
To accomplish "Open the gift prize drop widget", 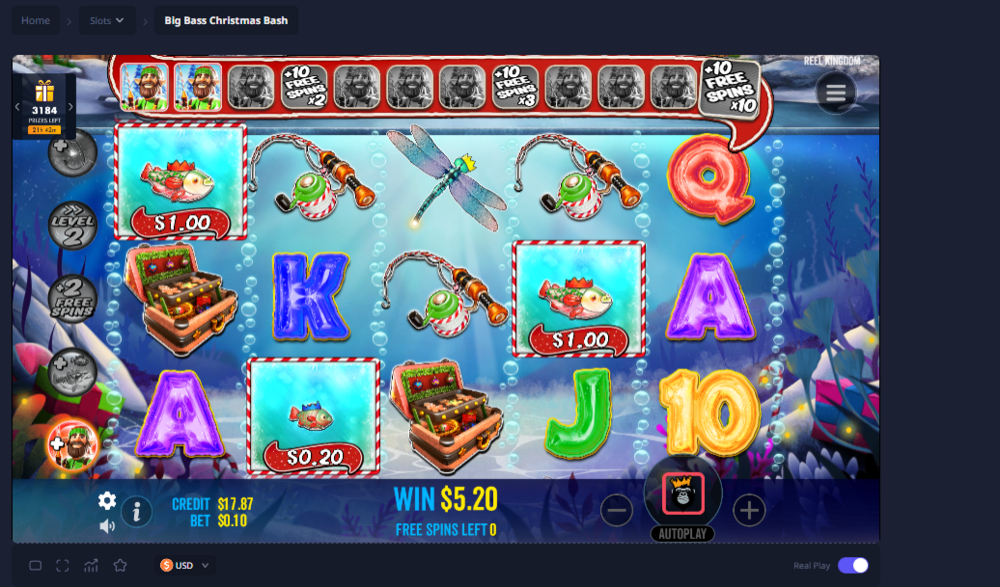I will (44, 93).
